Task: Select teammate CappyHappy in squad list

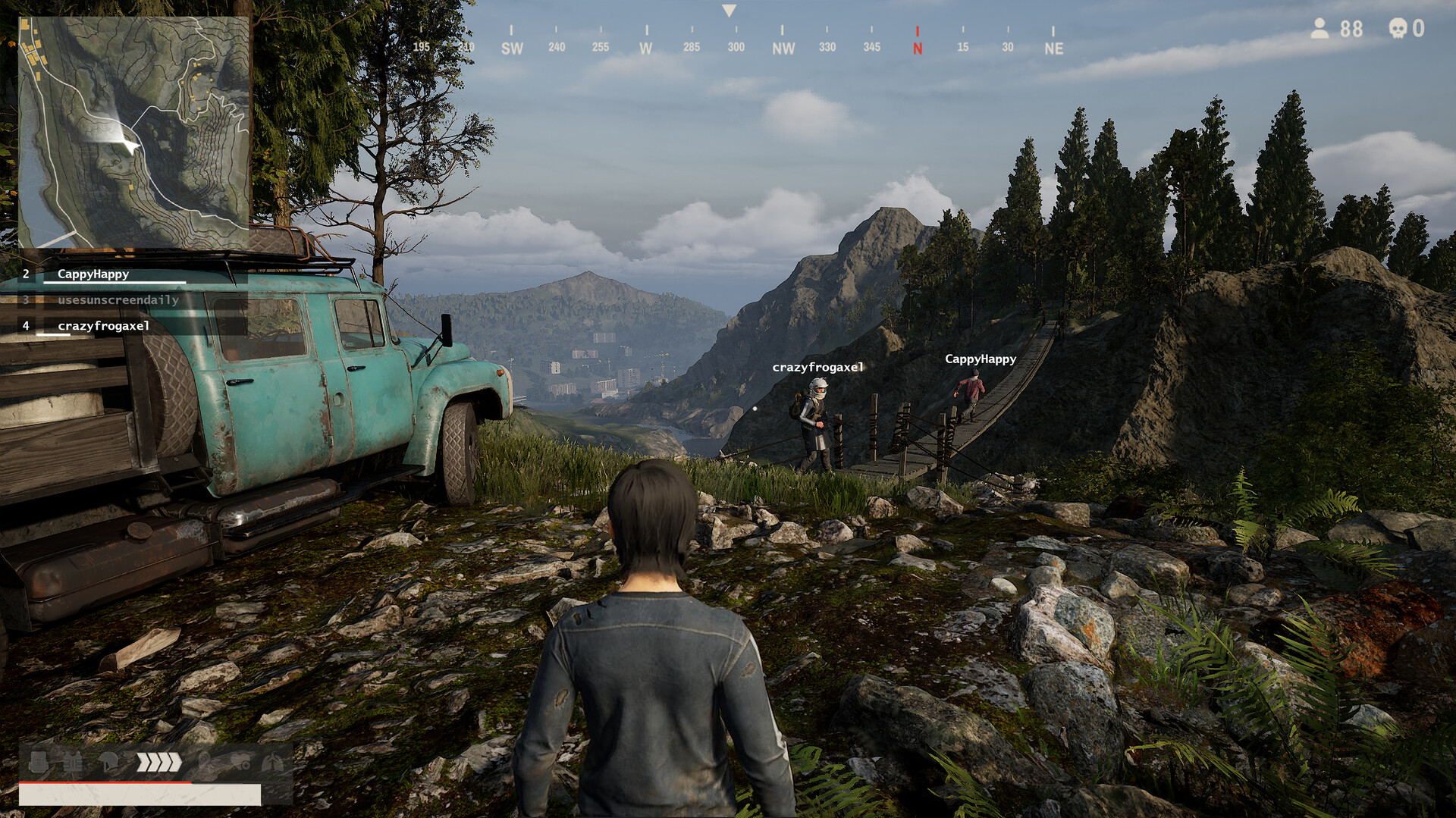Action: (x=93, y=274)
